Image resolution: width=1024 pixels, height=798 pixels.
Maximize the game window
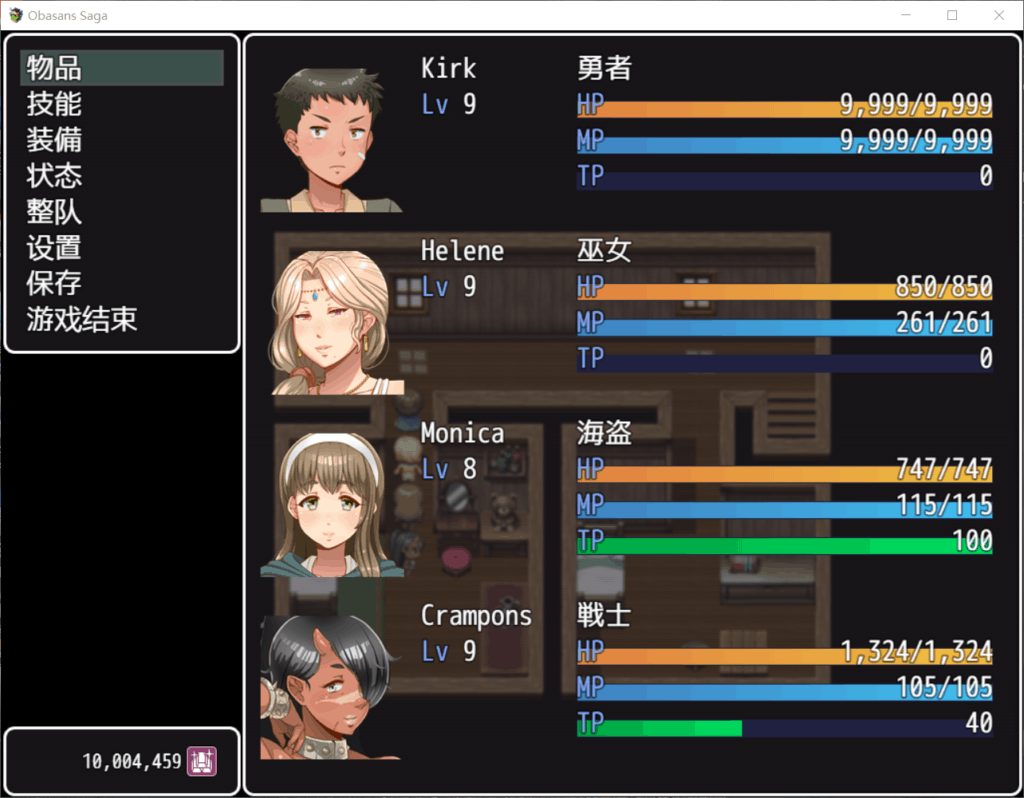point(952,15)
